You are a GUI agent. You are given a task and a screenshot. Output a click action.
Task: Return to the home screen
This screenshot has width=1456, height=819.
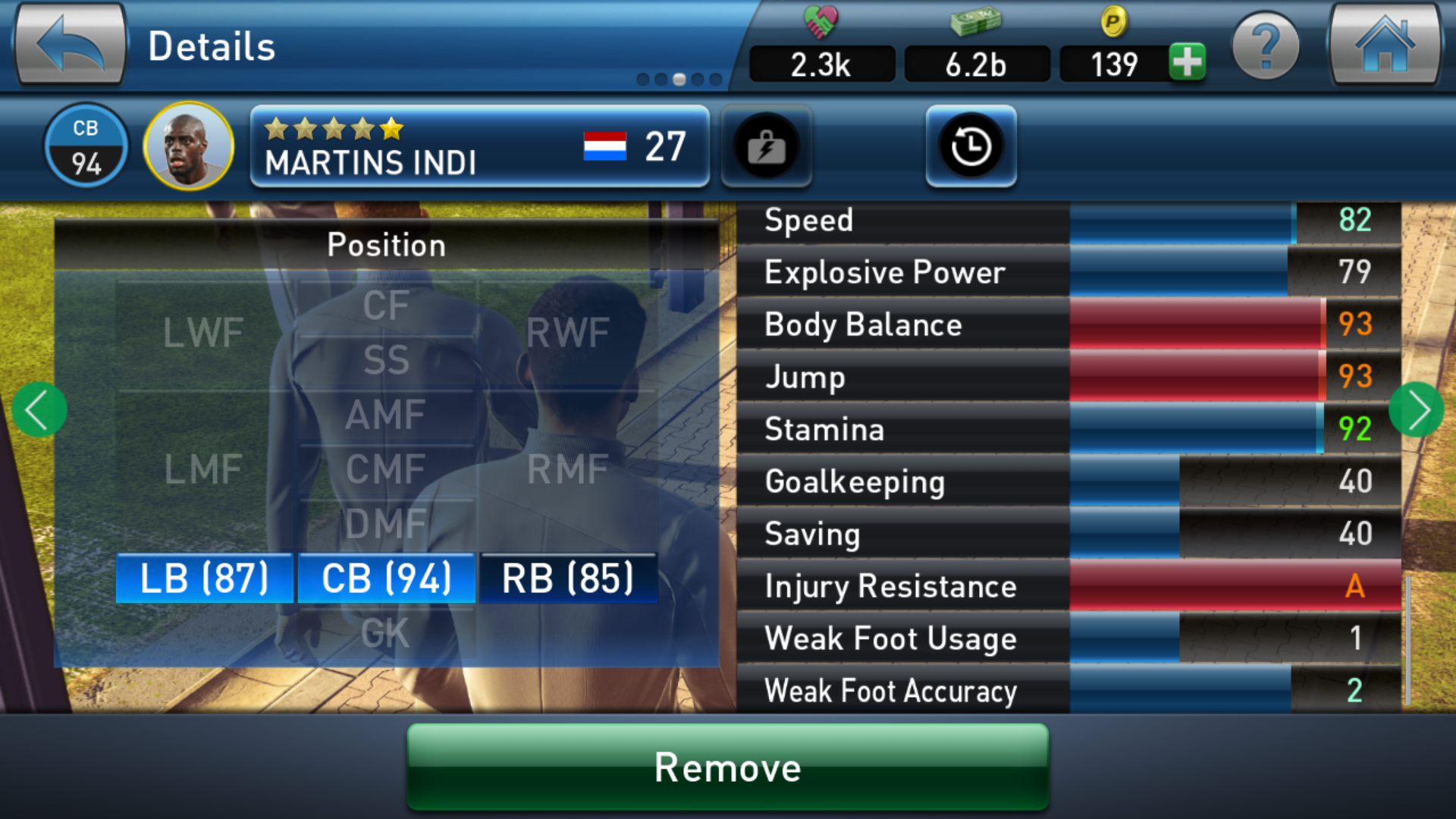[1384, 45]
